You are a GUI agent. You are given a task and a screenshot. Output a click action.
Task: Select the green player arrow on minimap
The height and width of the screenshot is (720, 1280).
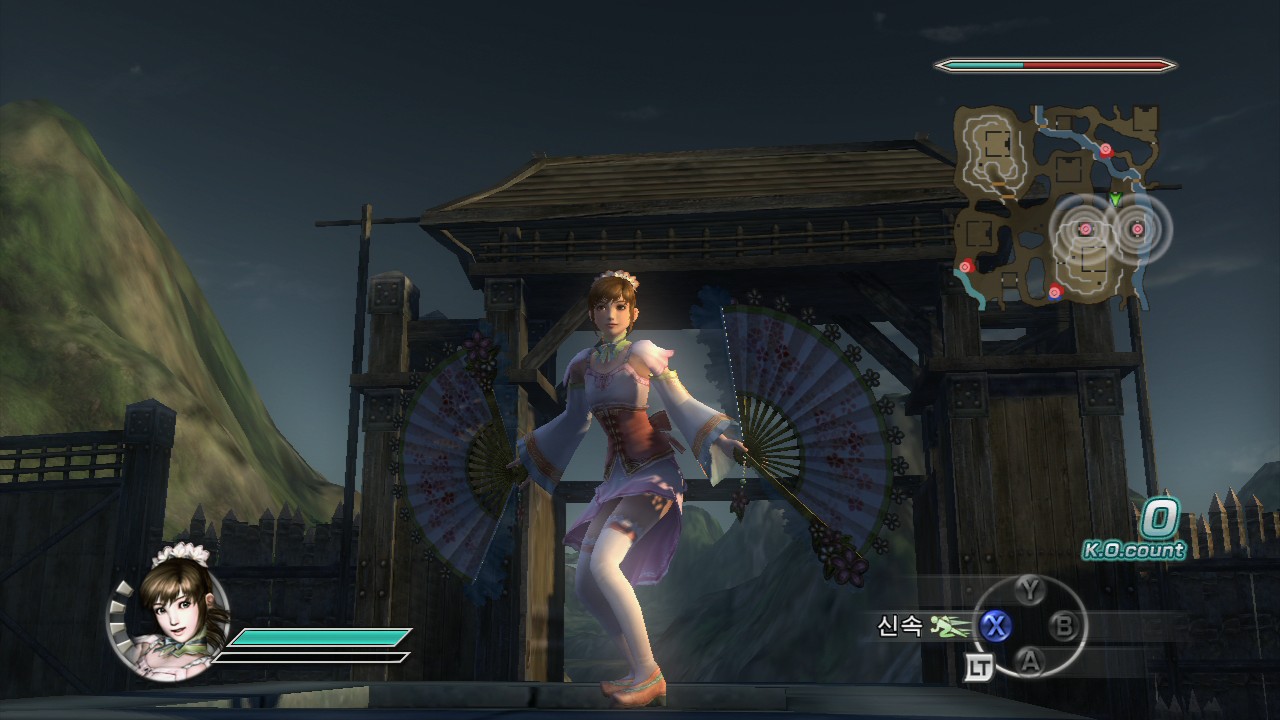[x=1116, y=199]
